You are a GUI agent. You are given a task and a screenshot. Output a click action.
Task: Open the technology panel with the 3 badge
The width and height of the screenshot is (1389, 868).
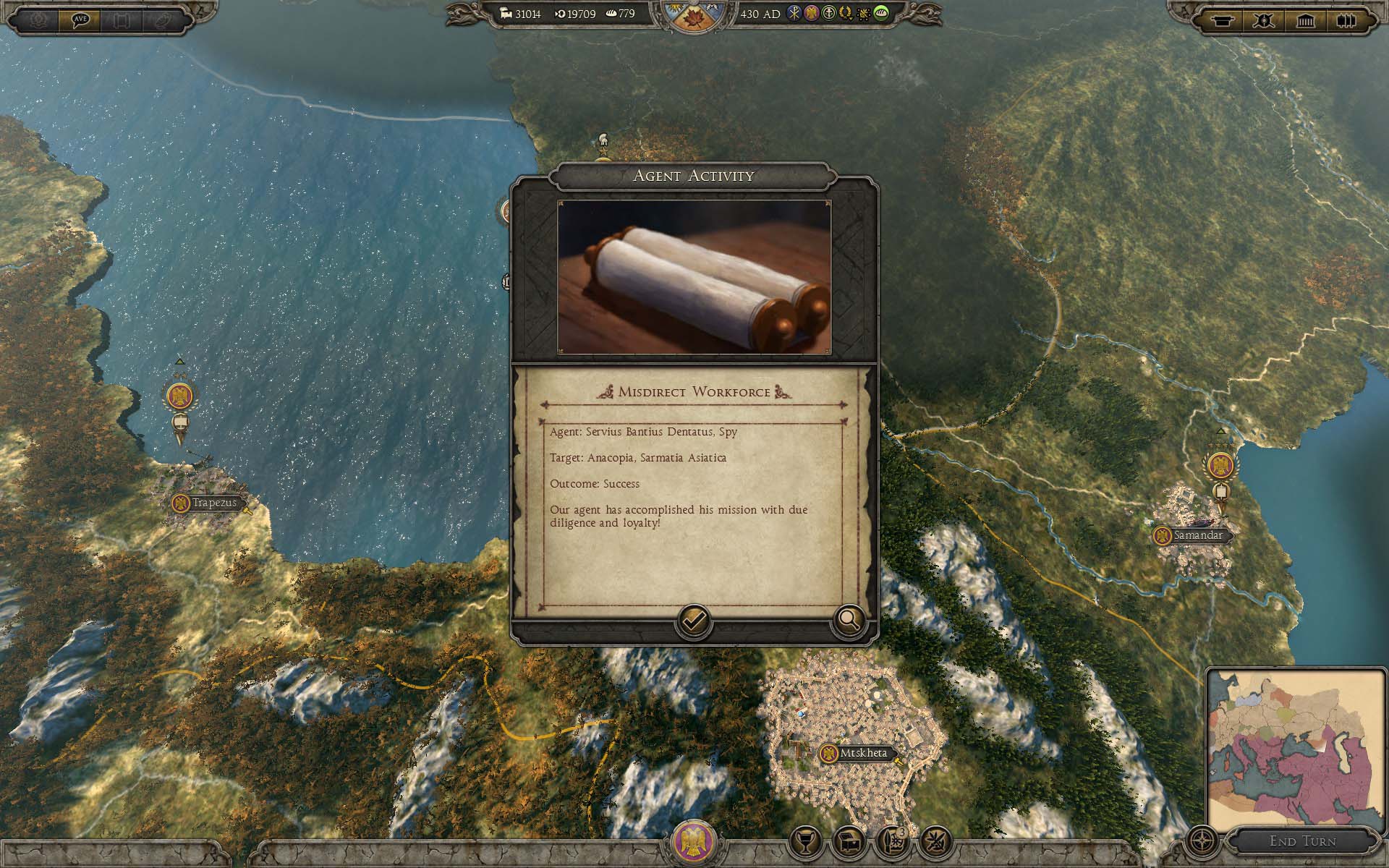pyautogui.click(x=893, y=841)
